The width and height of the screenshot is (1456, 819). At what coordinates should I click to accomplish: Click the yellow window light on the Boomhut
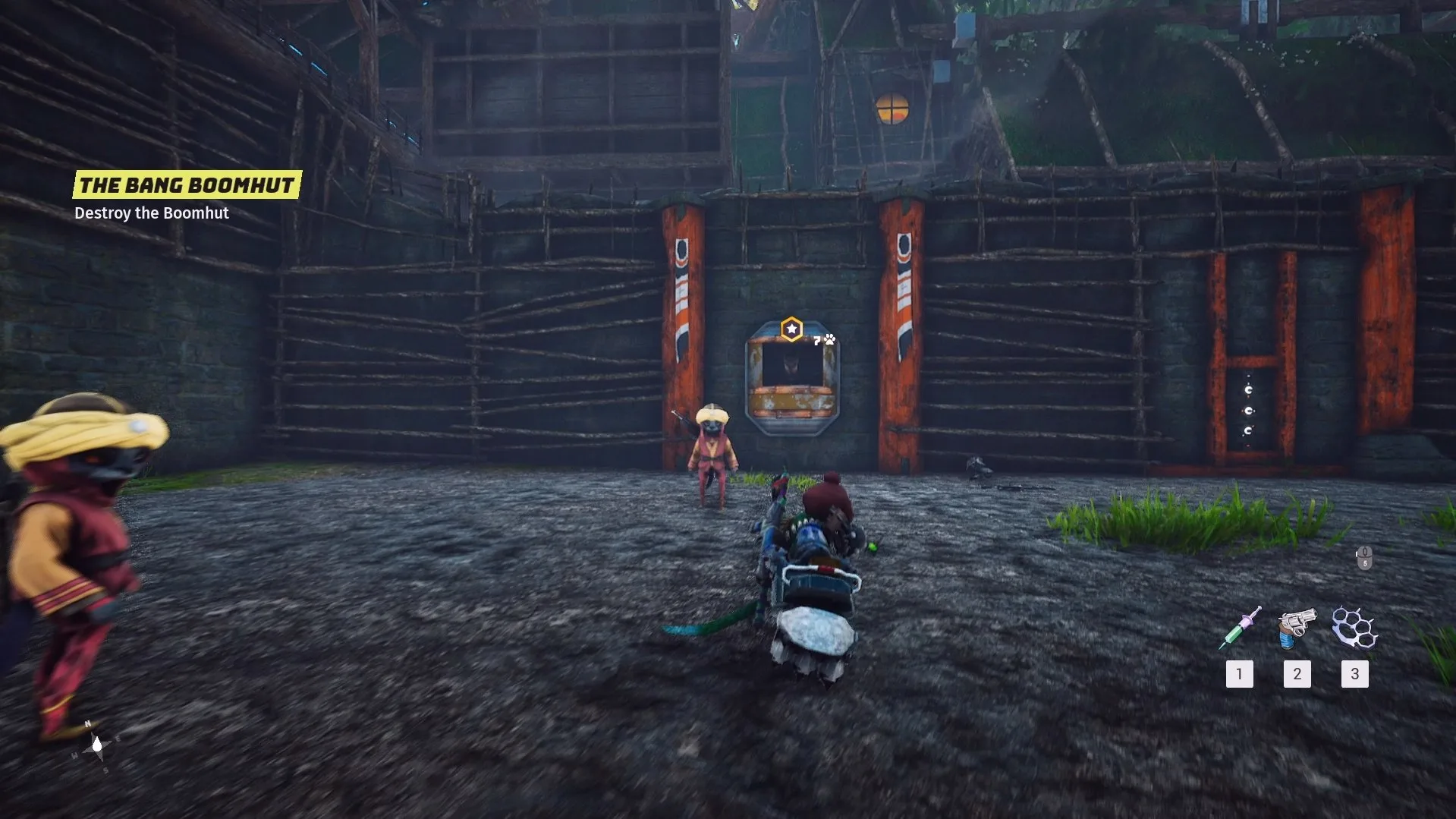tap(892, 109)
